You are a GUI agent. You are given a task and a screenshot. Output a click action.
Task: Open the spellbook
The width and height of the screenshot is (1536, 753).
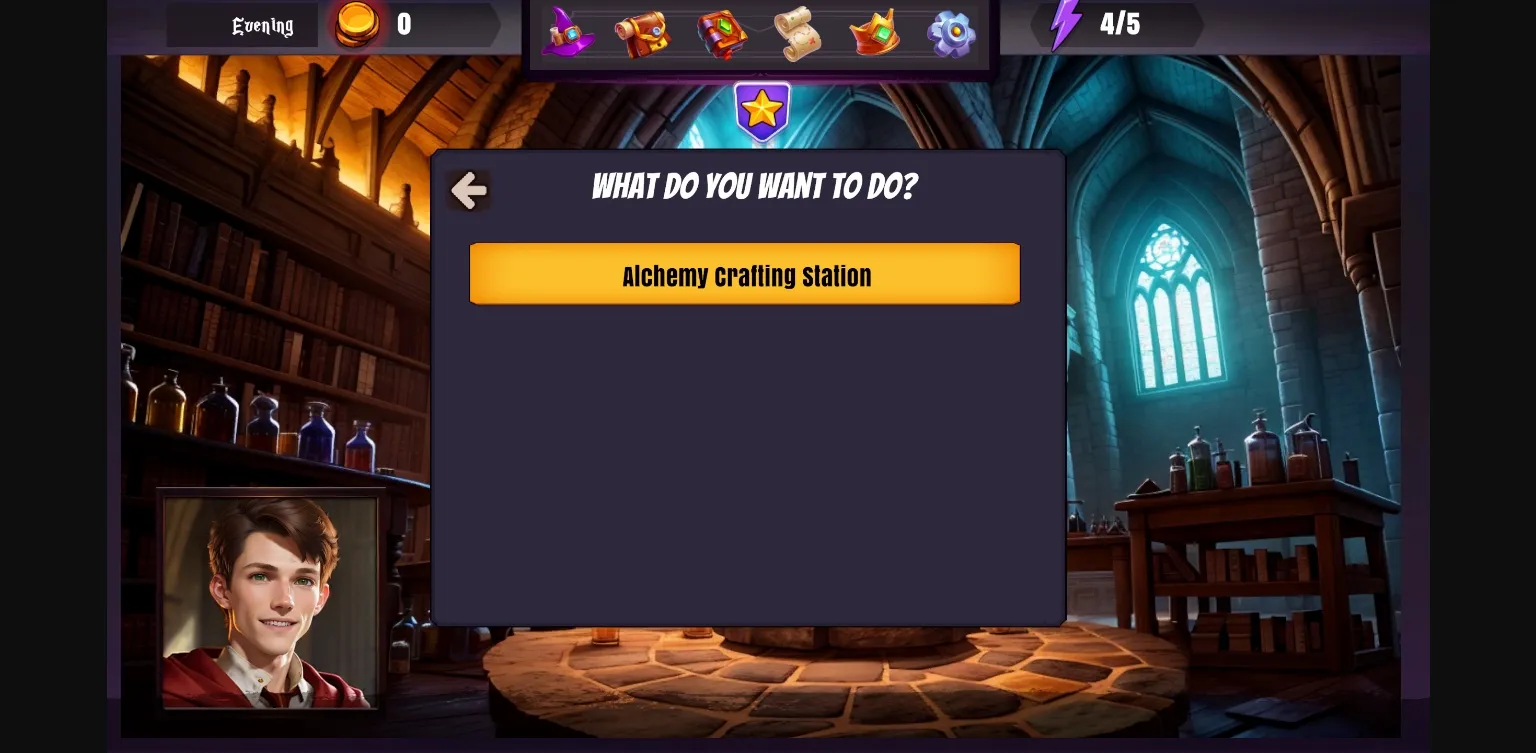[721, 33]
